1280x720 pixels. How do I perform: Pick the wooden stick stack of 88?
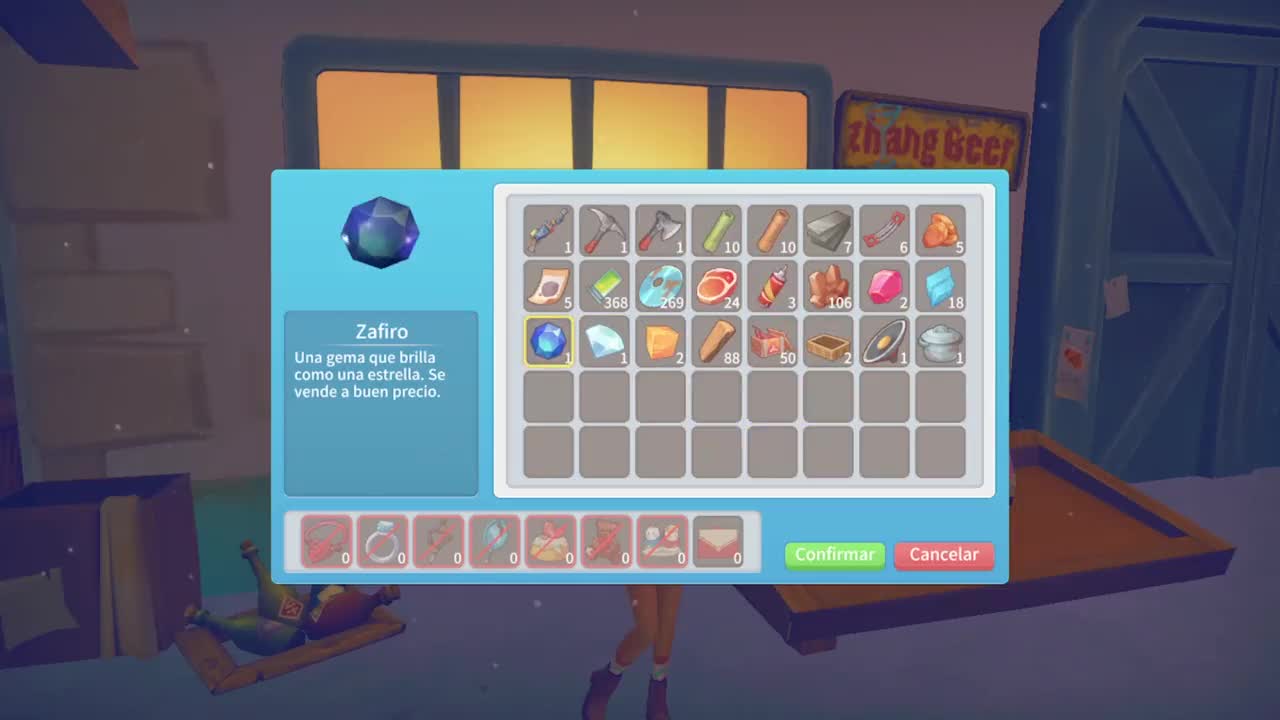(716, 341)
